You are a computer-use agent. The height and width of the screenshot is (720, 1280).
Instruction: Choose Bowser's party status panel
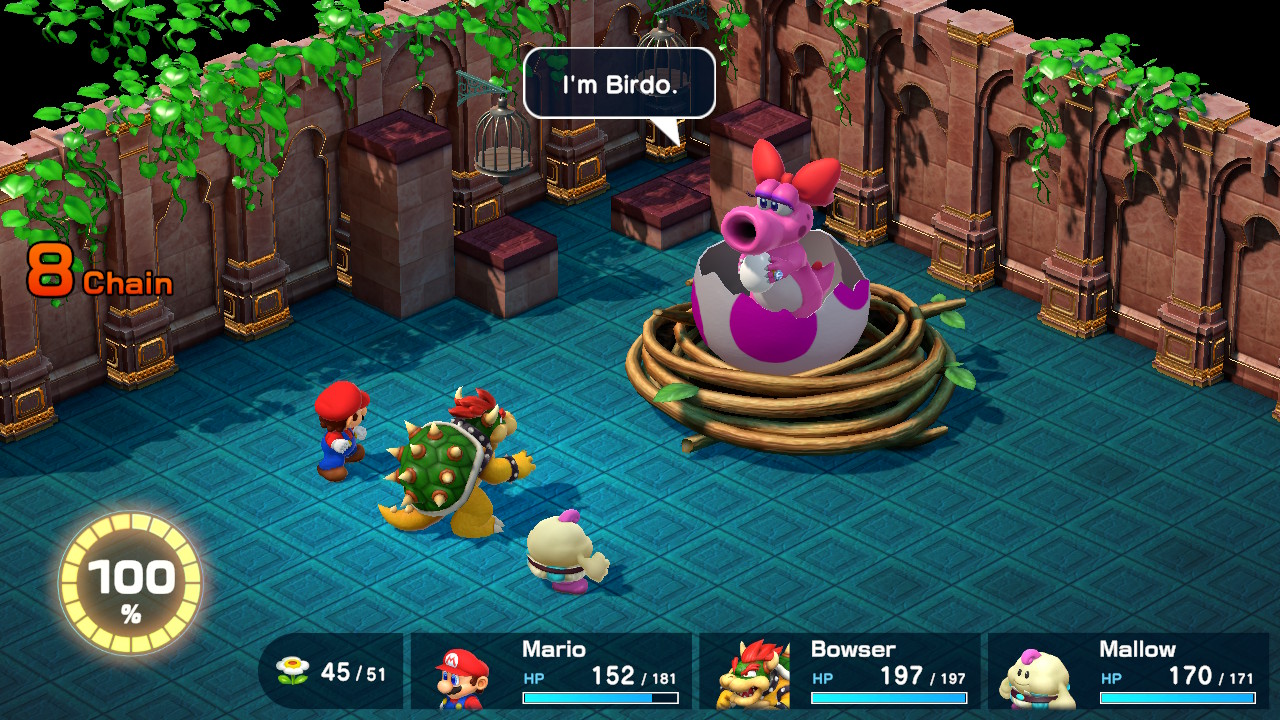point(839,671)
